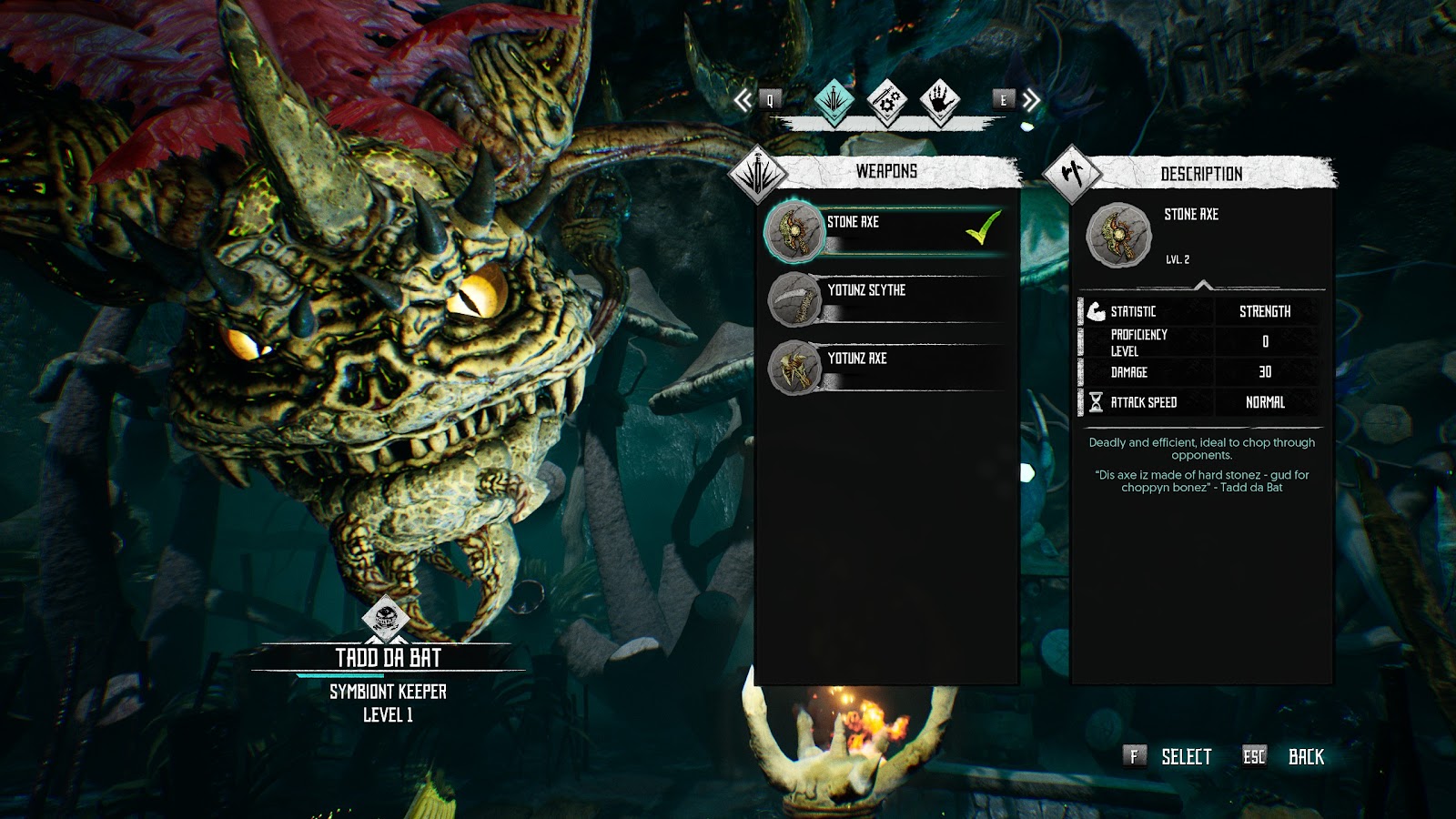Go to previous tab with left arrows

tap(744, 100)
